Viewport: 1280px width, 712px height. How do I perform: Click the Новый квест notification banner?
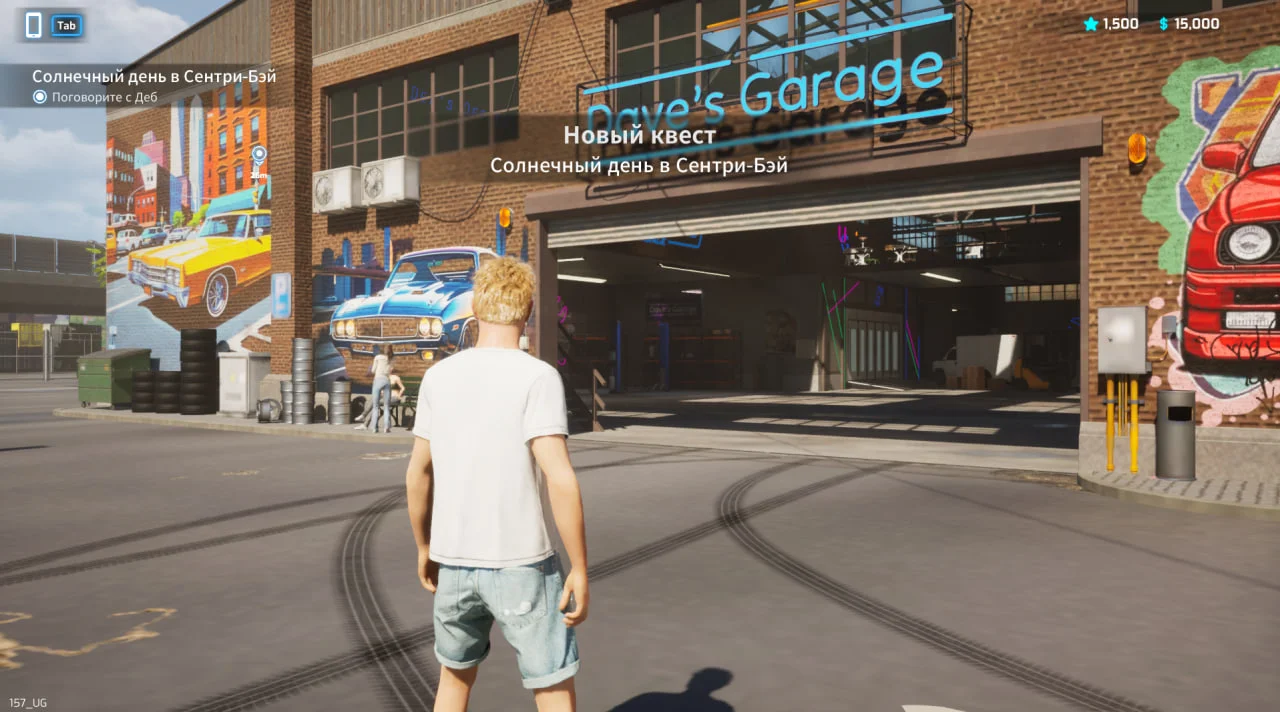point(639,136)
